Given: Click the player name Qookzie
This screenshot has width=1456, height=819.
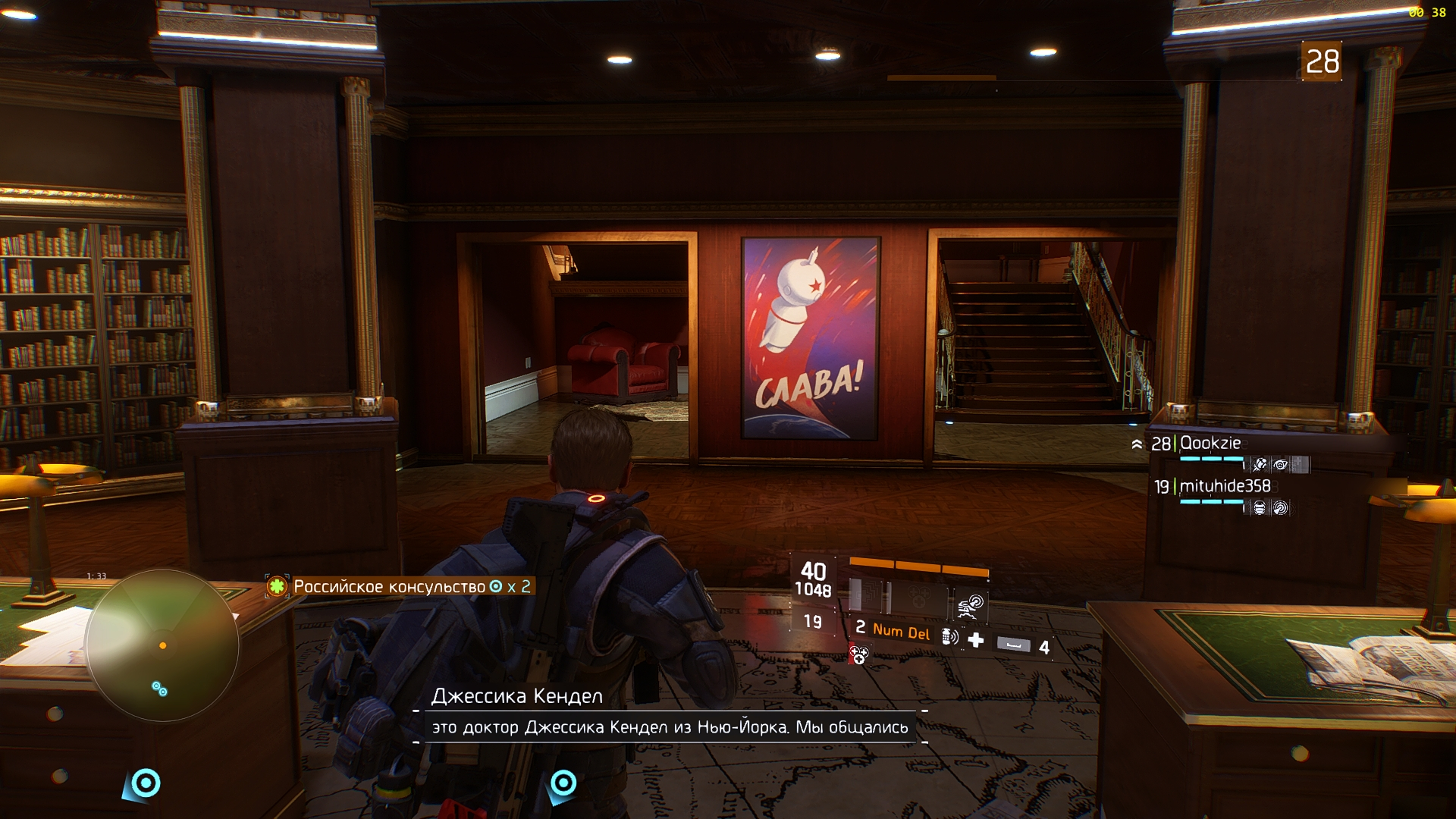Looking at the screenshot, I should (x=1210, y=443).
